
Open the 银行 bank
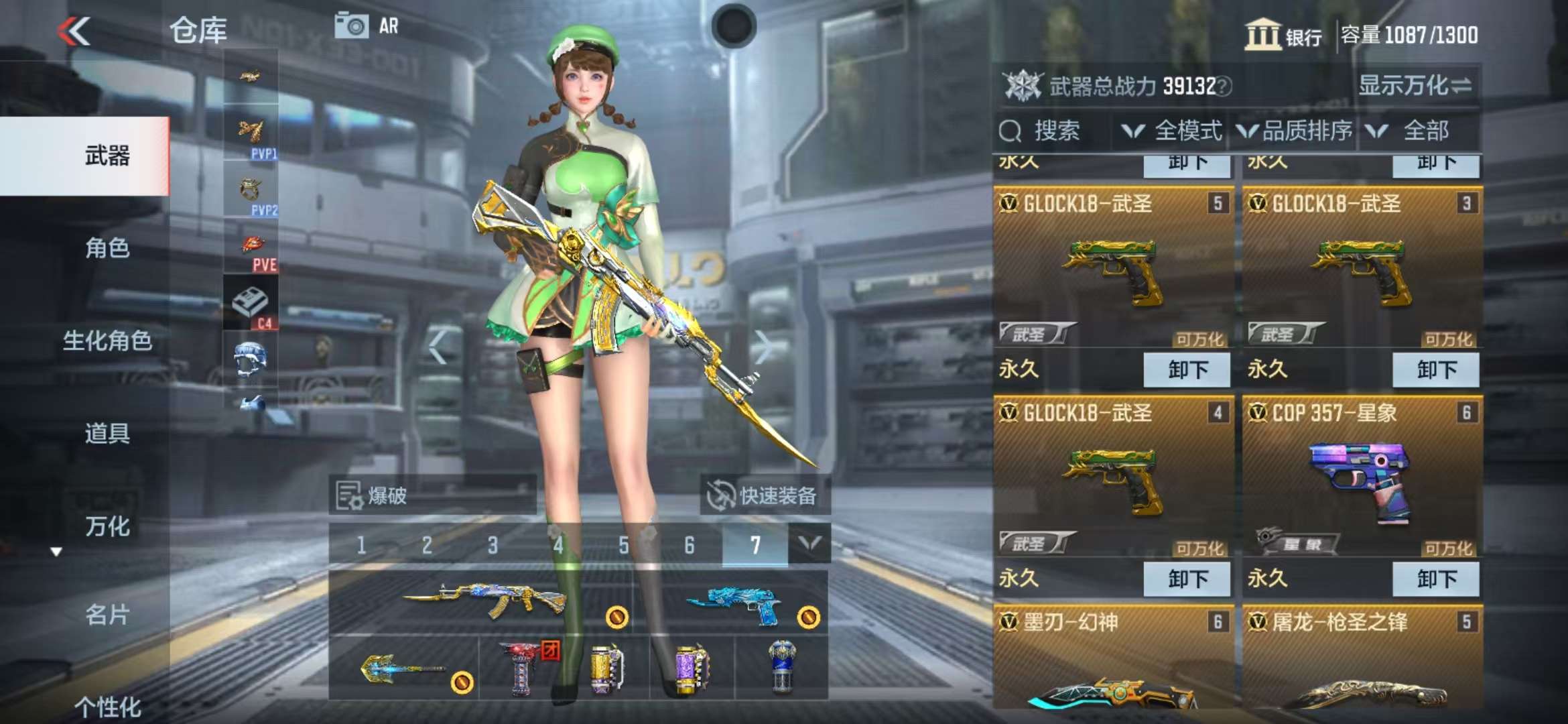[1283, 35]
